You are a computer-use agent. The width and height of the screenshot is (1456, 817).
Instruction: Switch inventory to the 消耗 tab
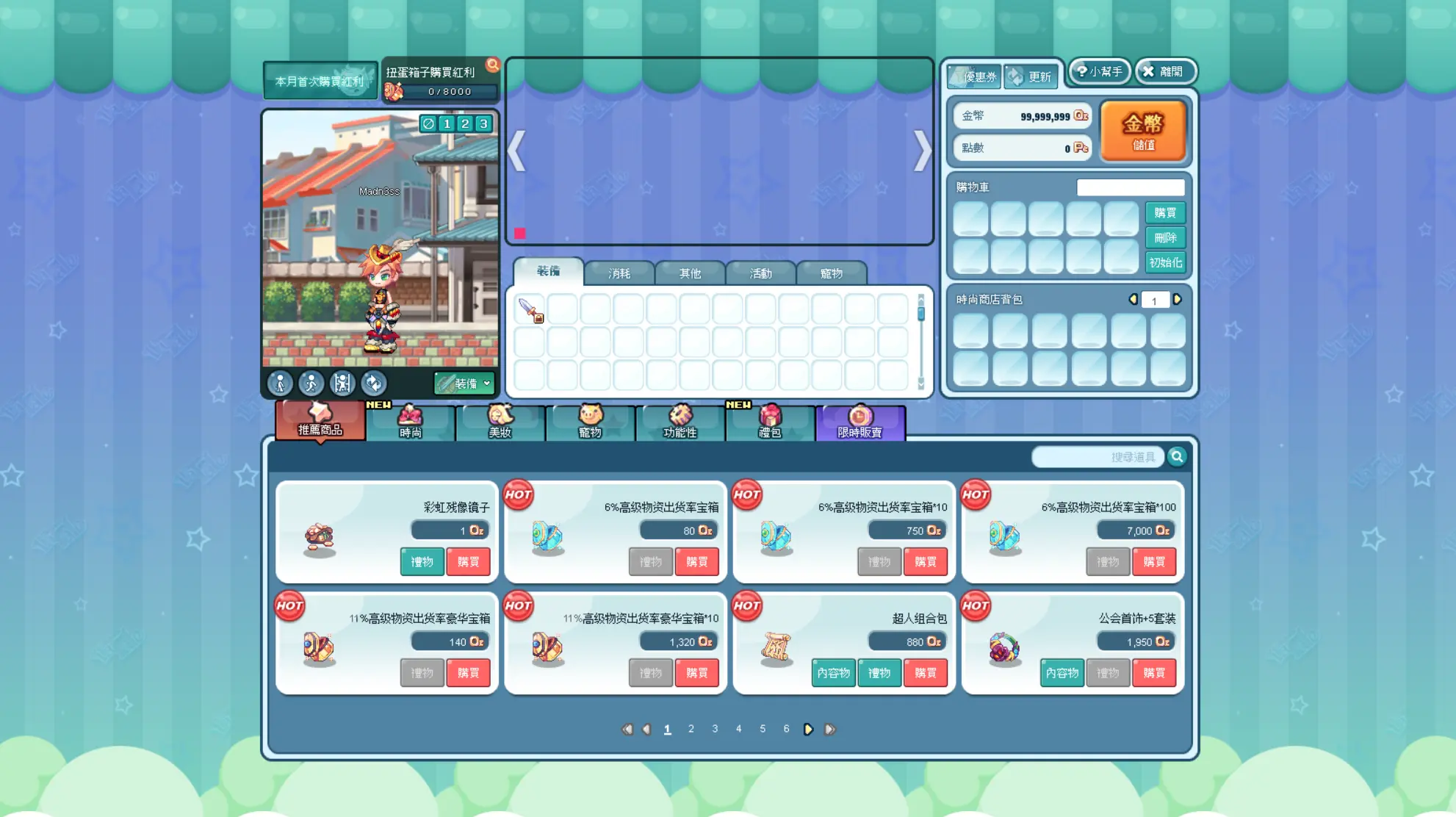tap(619, 273)
